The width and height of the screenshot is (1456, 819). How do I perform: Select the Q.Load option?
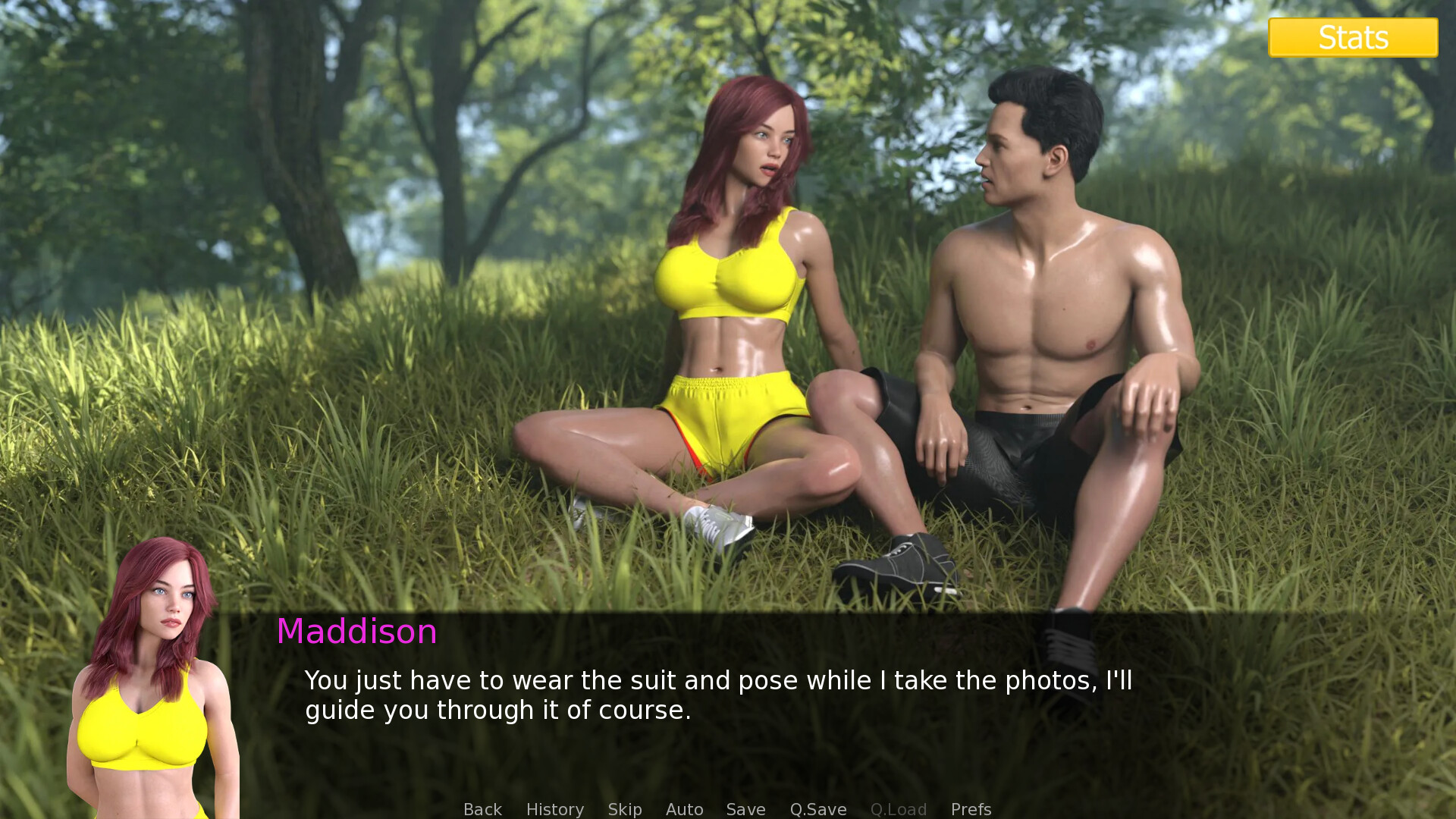(x=899, y=808)
